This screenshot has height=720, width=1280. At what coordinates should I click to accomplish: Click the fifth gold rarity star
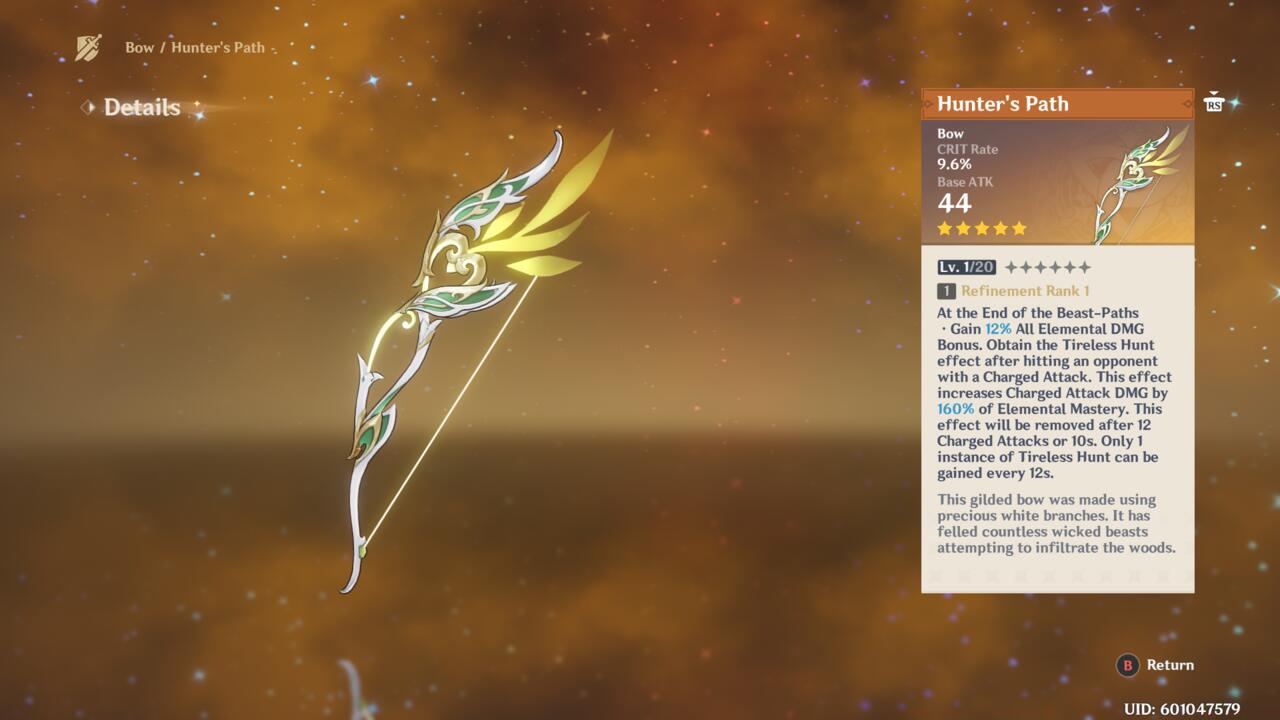1018,228
